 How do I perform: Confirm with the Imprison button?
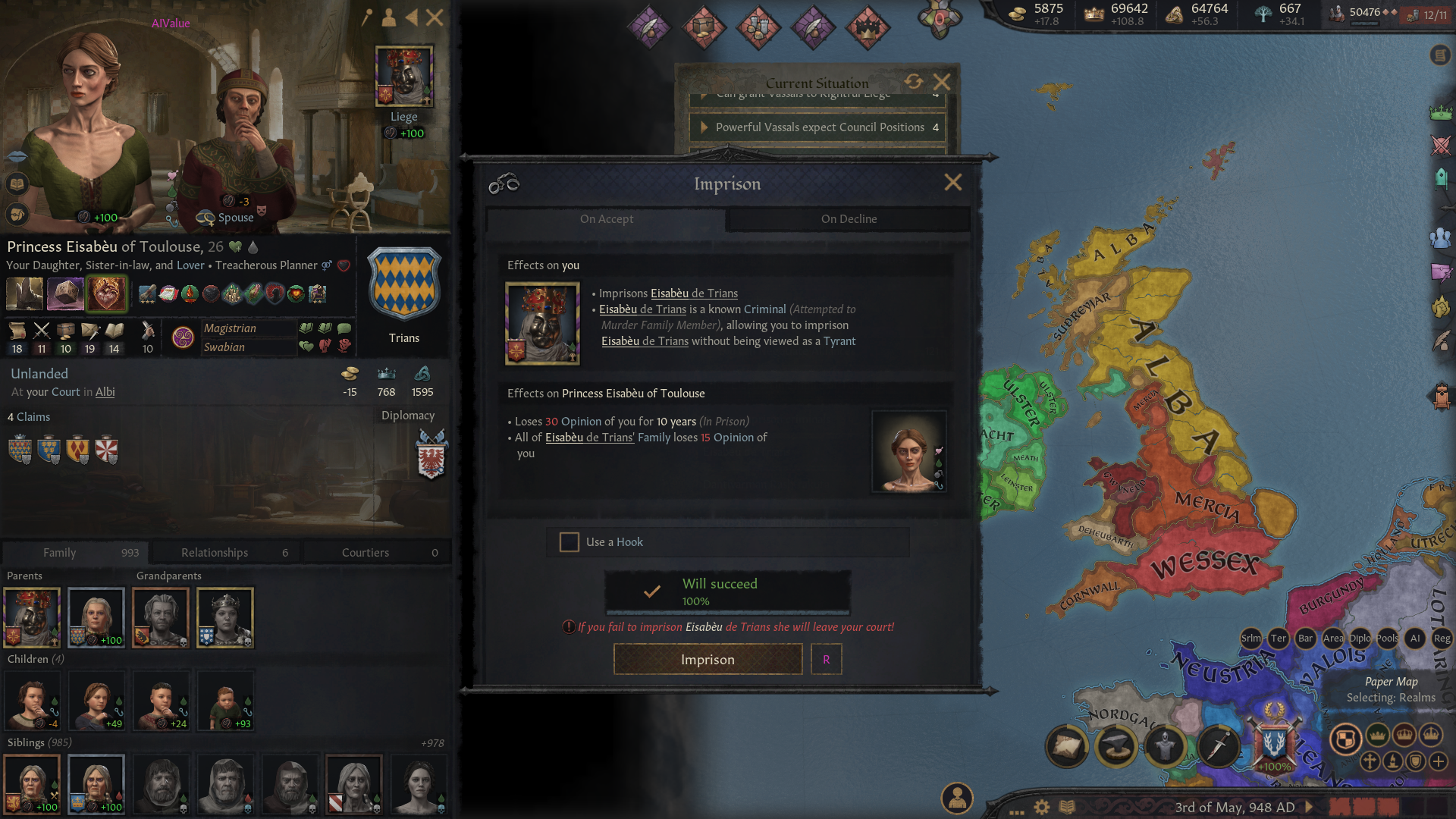(708, 659)
